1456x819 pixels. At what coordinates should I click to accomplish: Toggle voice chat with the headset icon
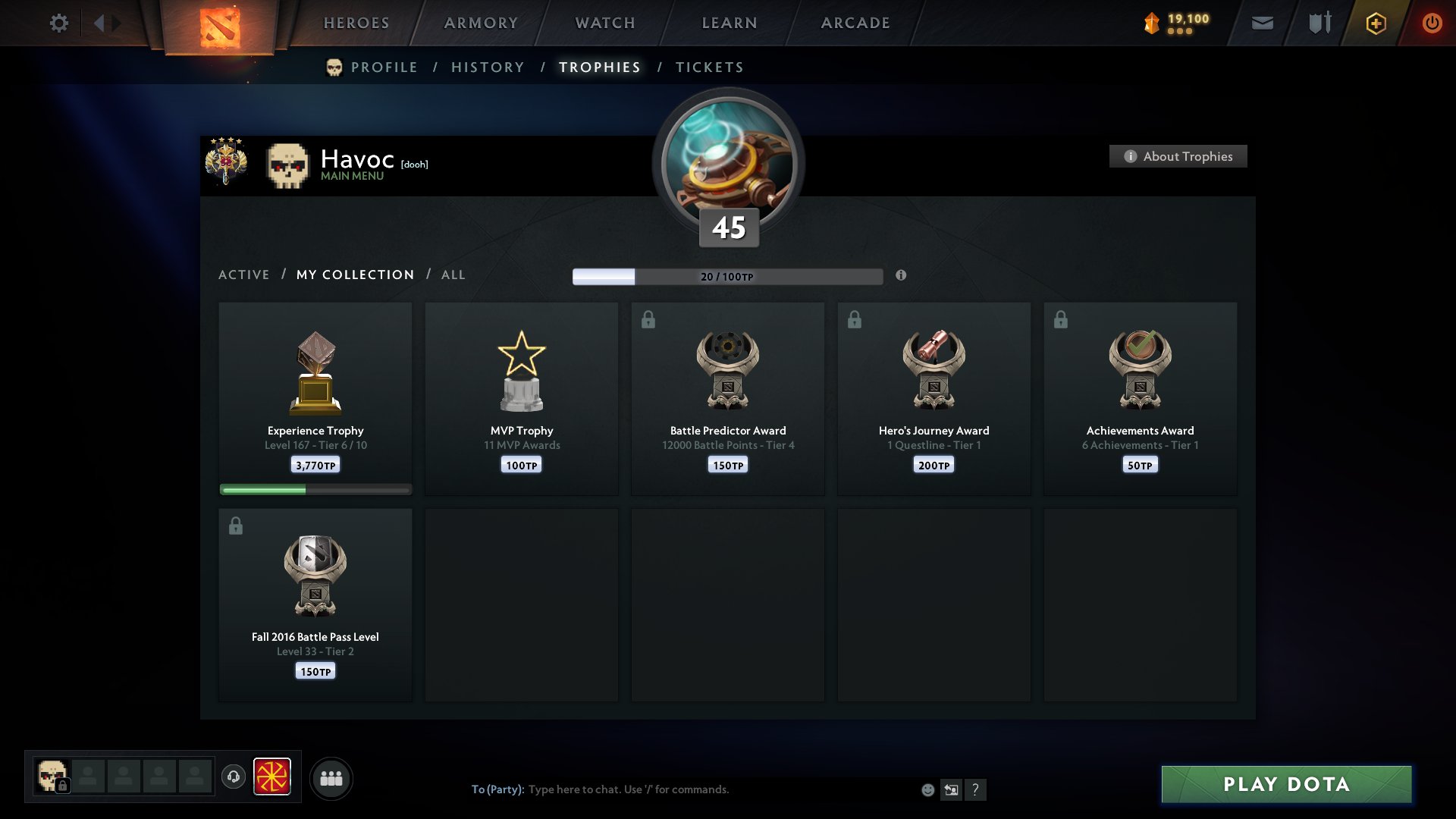click(x=233, y=777)
